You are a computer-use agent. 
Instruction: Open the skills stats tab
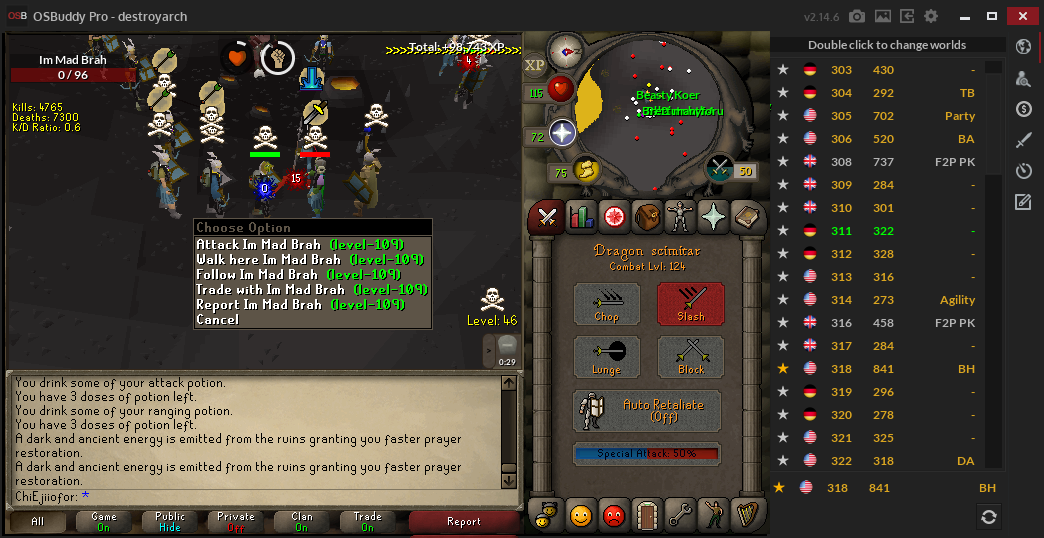(x=581, y=215)
